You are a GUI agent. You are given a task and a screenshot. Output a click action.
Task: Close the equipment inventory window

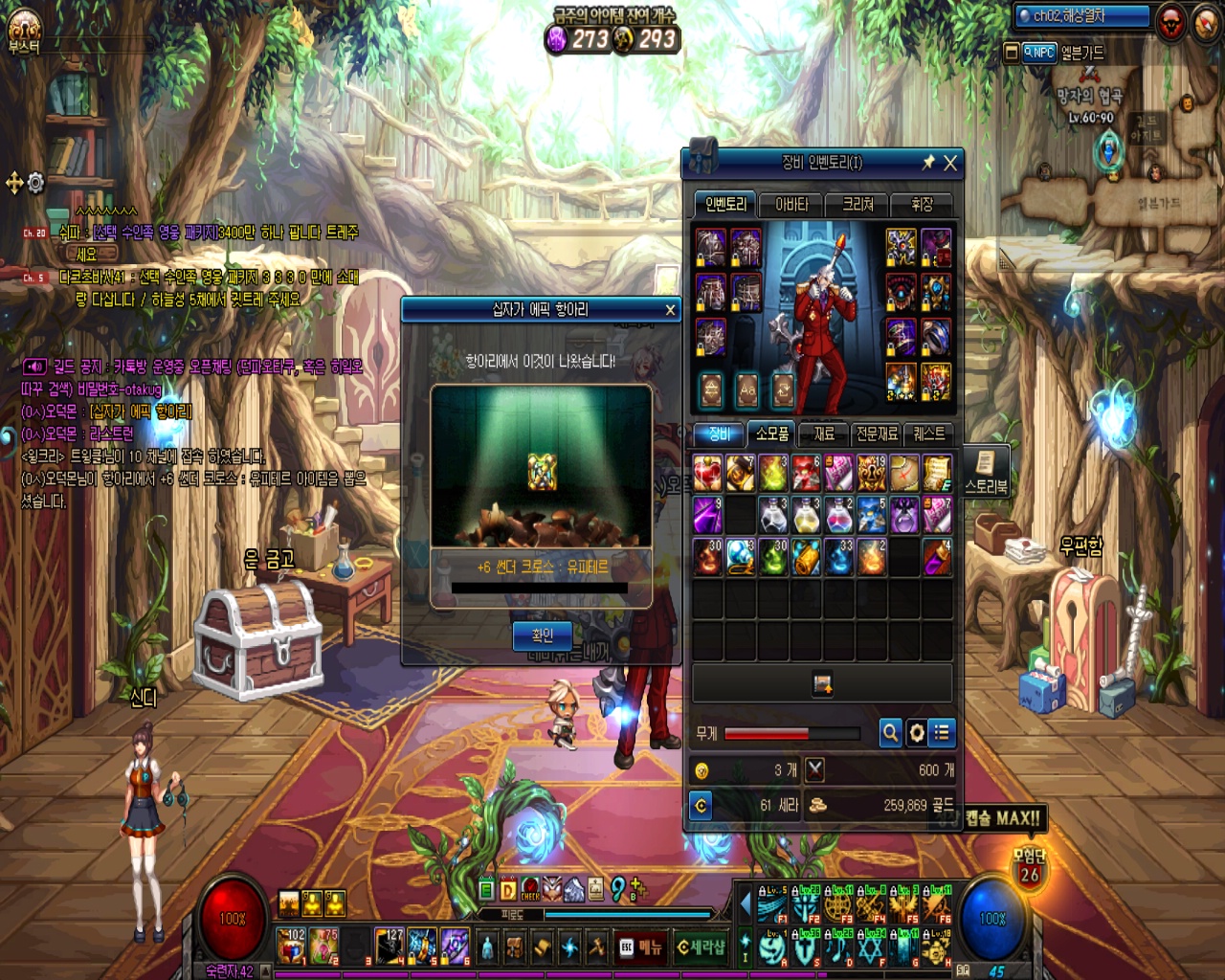click(950, 164)
